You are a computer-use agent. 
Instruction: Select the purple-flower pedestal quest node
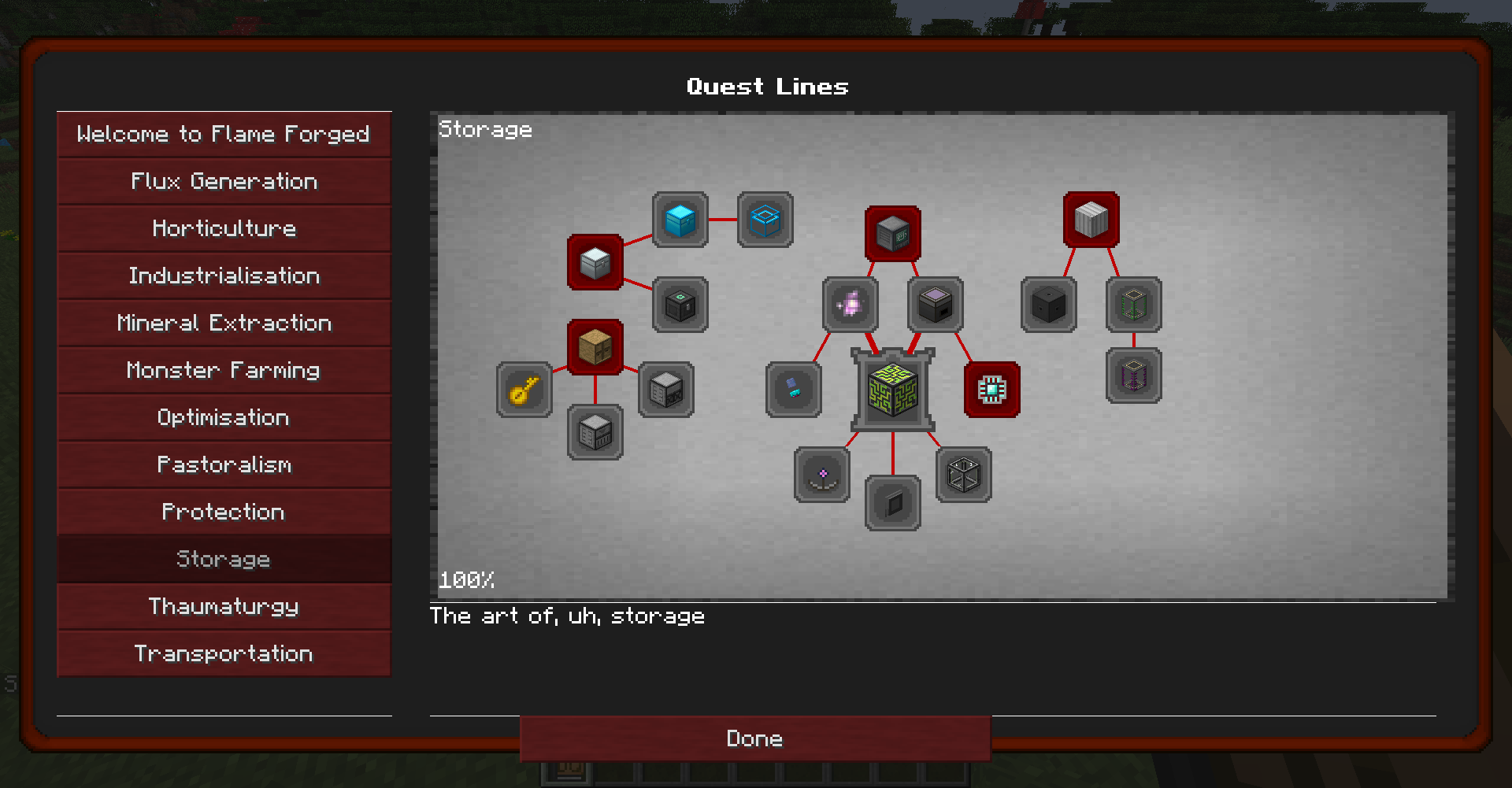click(x=821, y=475)
